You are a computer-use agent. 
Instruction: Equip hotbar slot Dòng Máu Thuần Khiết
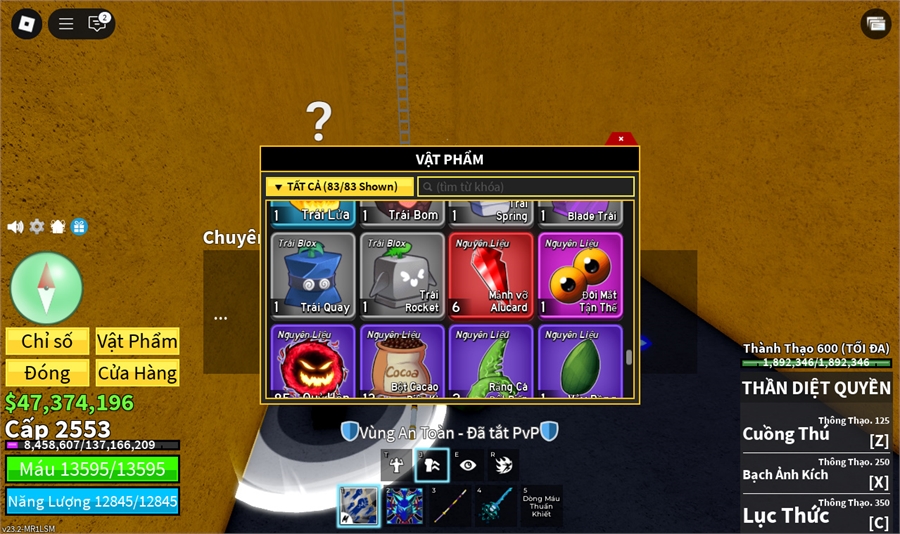point(541,505)
